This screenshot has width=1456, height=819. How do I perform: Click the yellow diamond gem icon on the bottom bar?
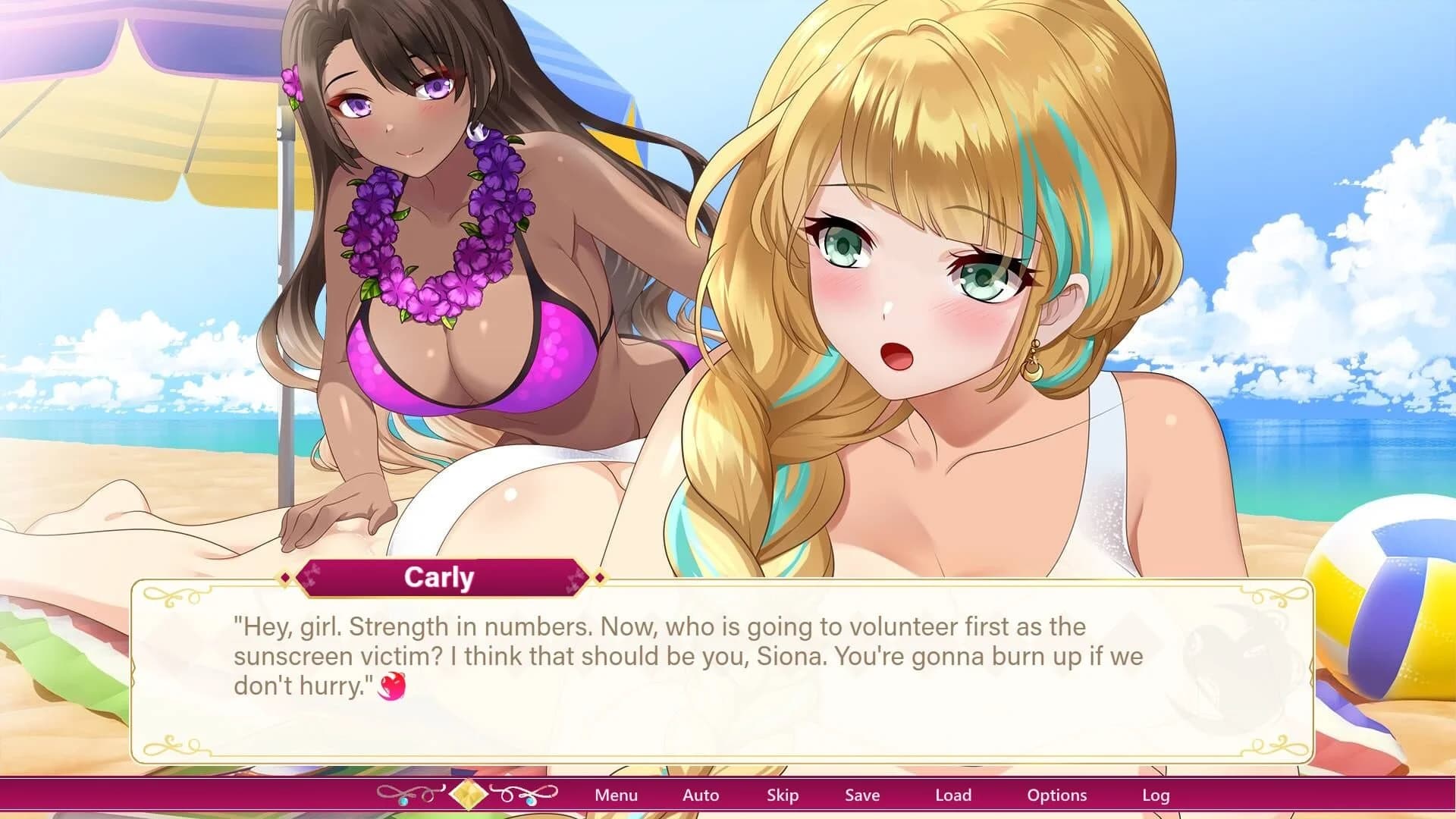click(x=470, y=794)
